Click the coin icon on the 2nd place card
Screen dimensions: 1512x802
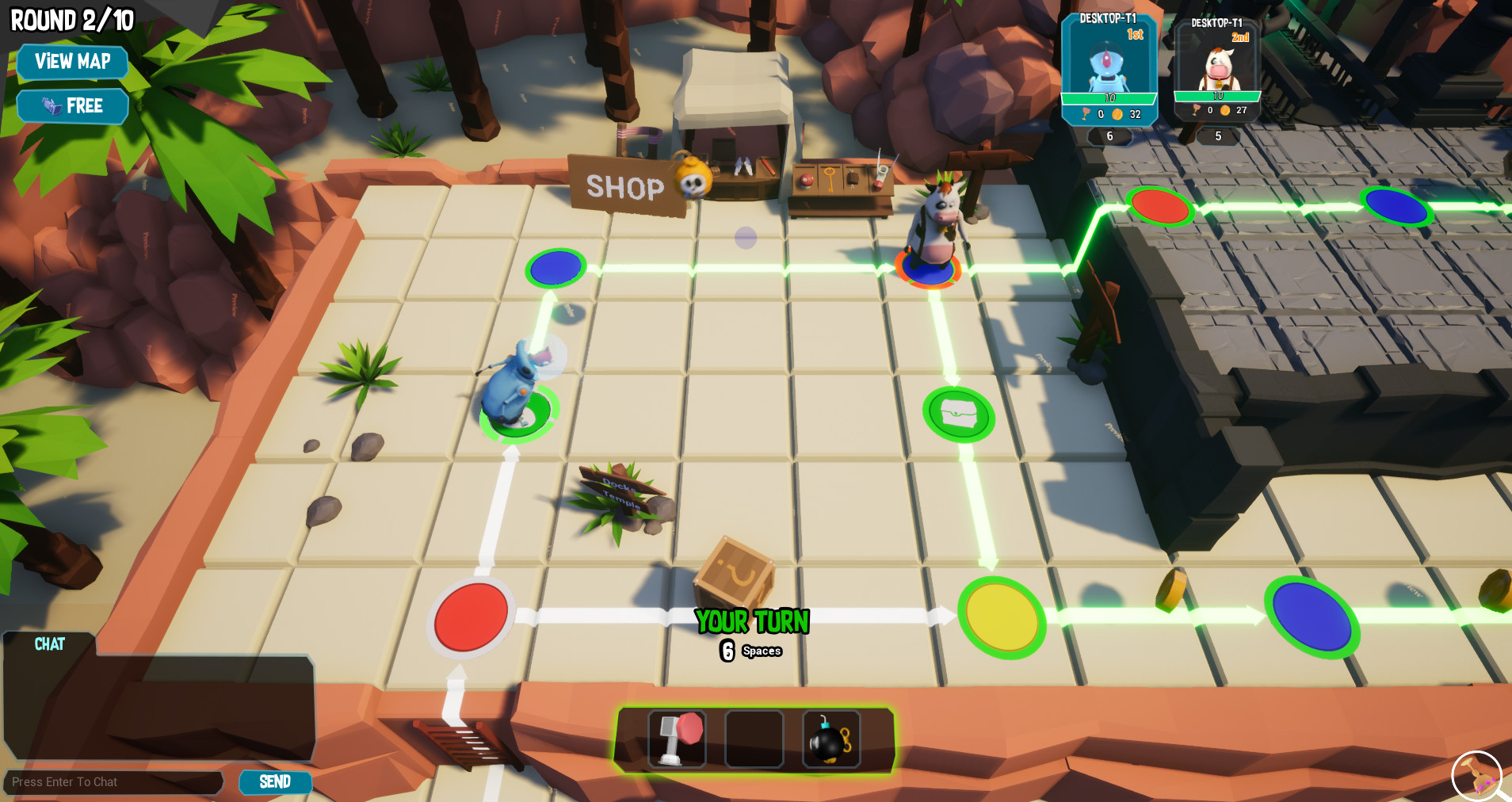(x=1224, y=112)
